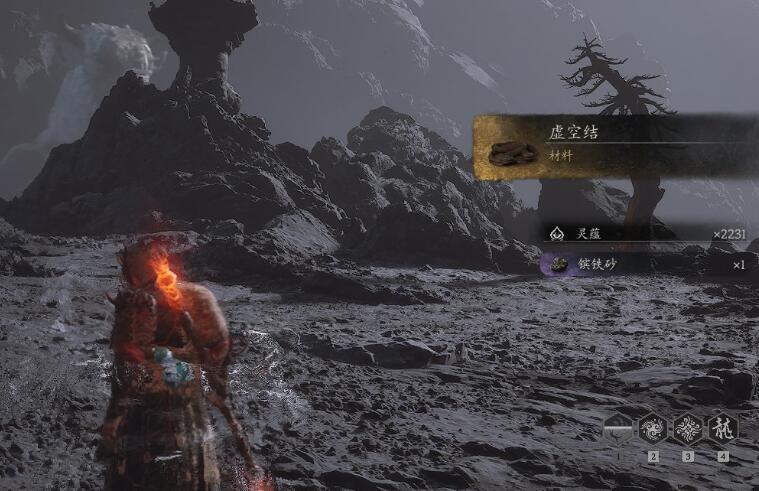Click the 镔铁砂 loot entry
This screenshot has width=759, height=491.
click(x=645, y=265)
